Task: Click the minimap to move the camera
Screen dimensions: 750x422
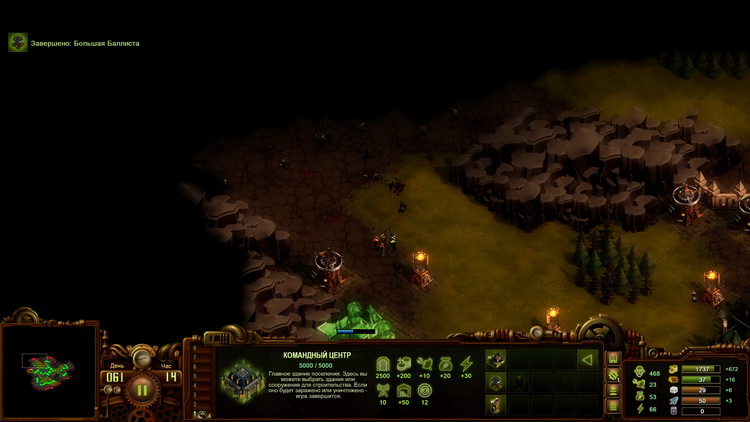Action: coord(46,371)
